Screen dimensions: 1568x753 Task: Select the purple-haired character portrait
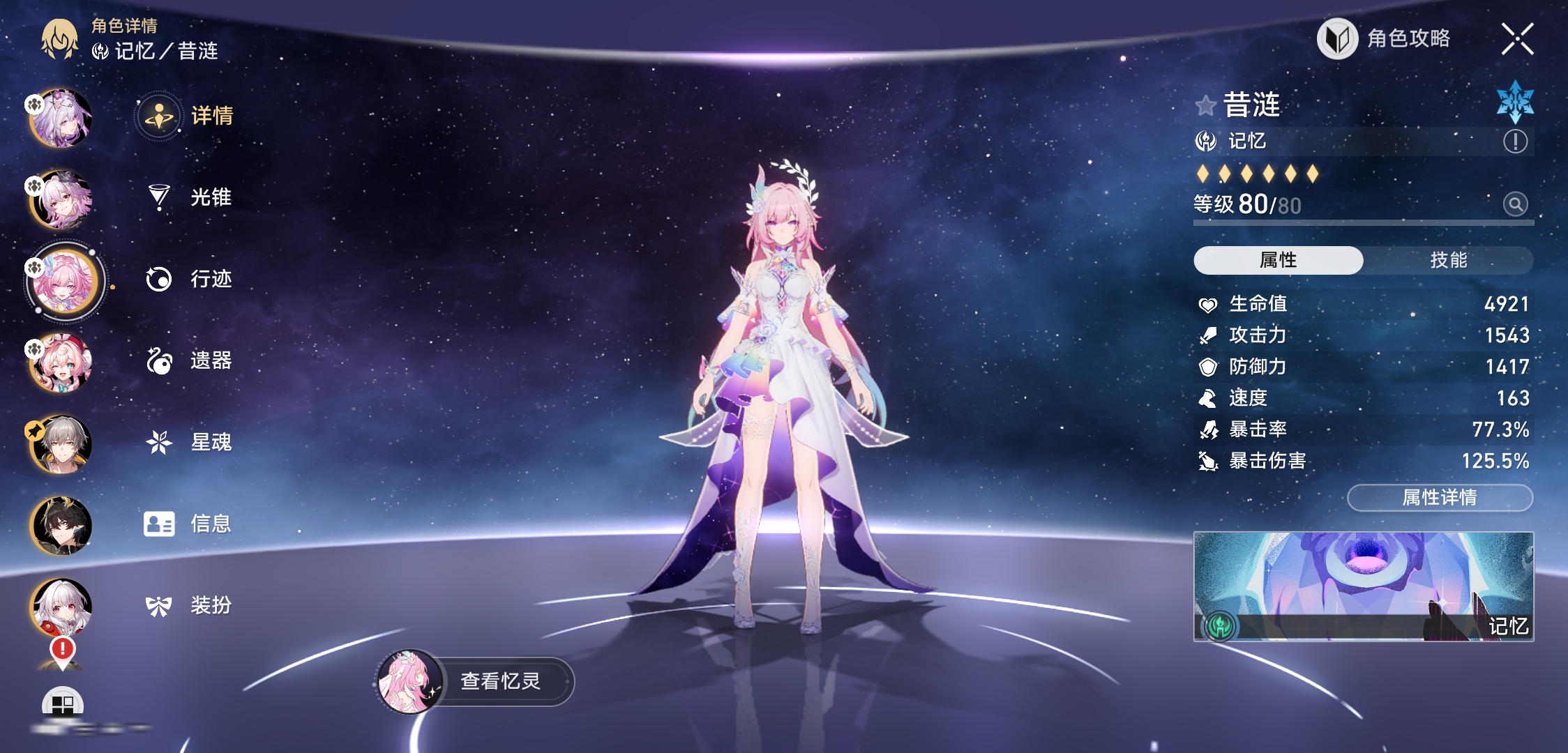pyautogui.click(x=62, y=118)
